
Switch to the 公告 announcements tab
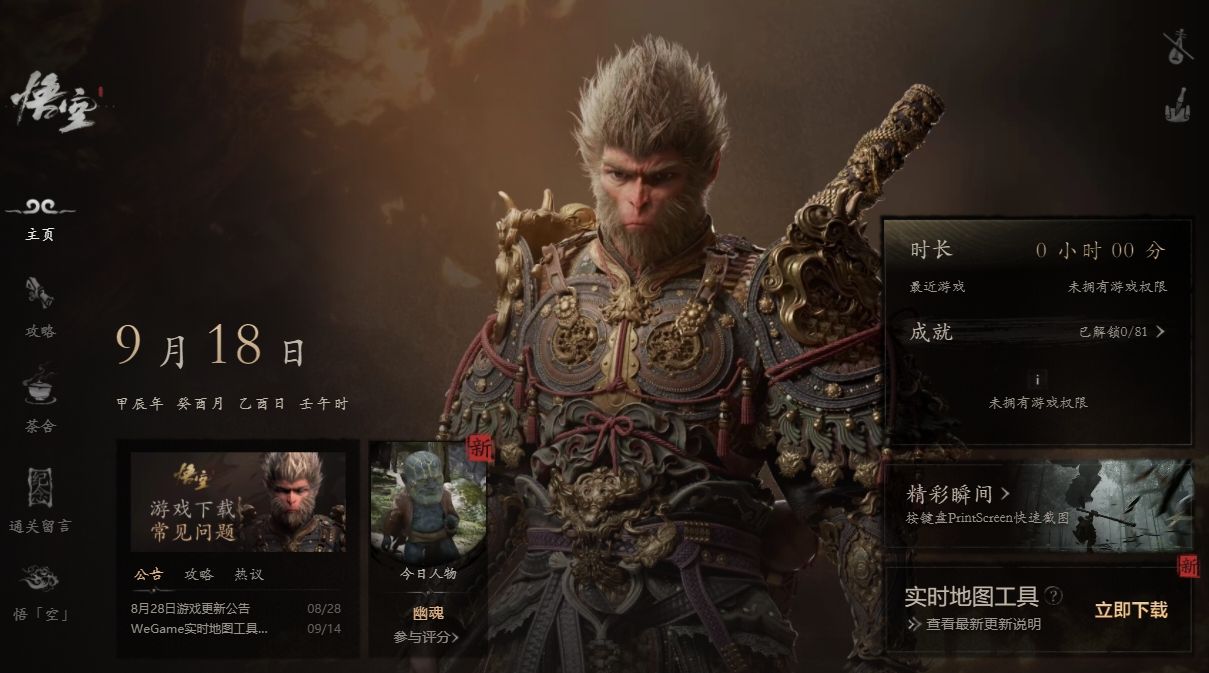tap(148, 575)
